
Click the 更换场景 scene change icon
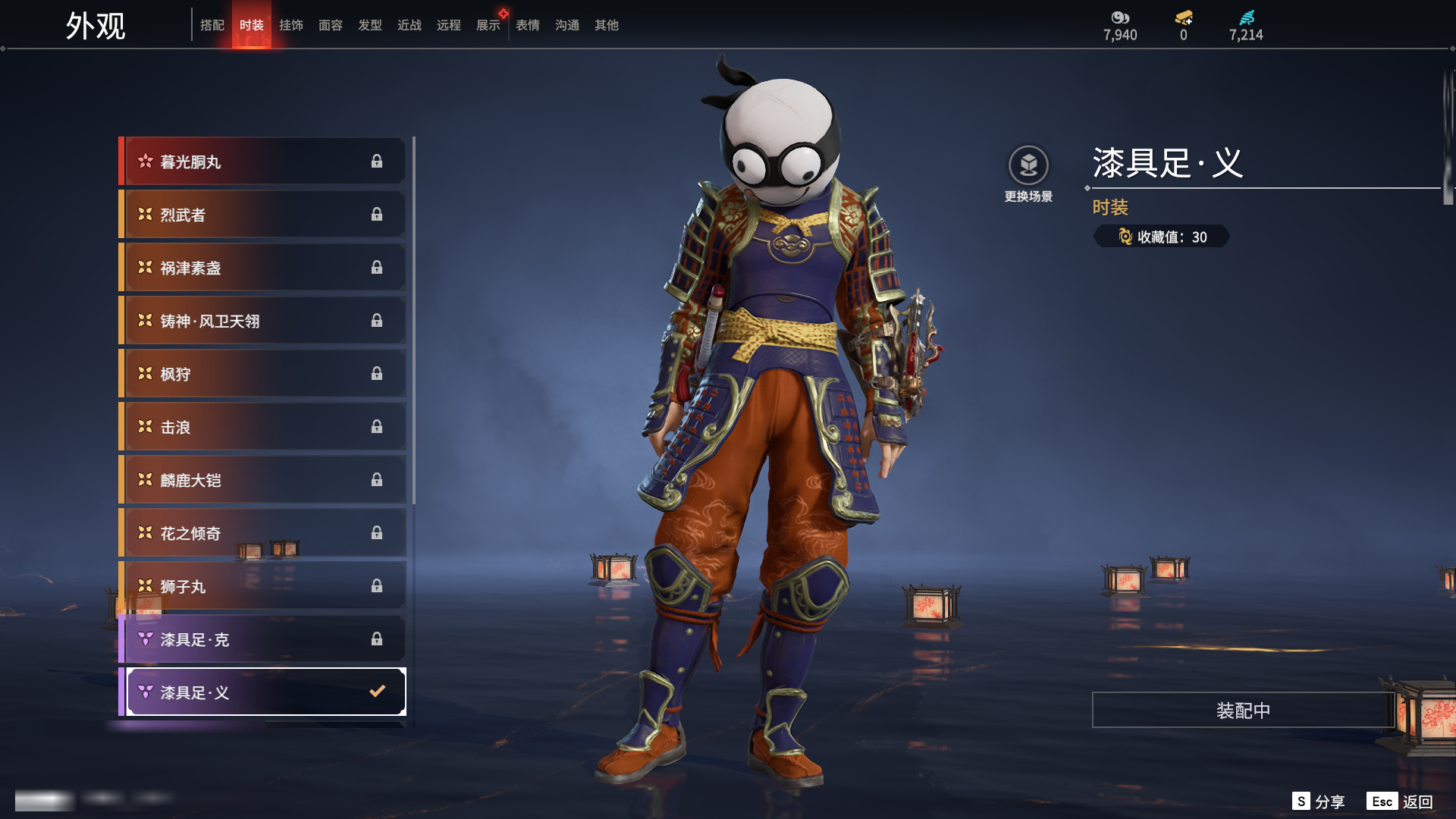(x=1028, y=166)
